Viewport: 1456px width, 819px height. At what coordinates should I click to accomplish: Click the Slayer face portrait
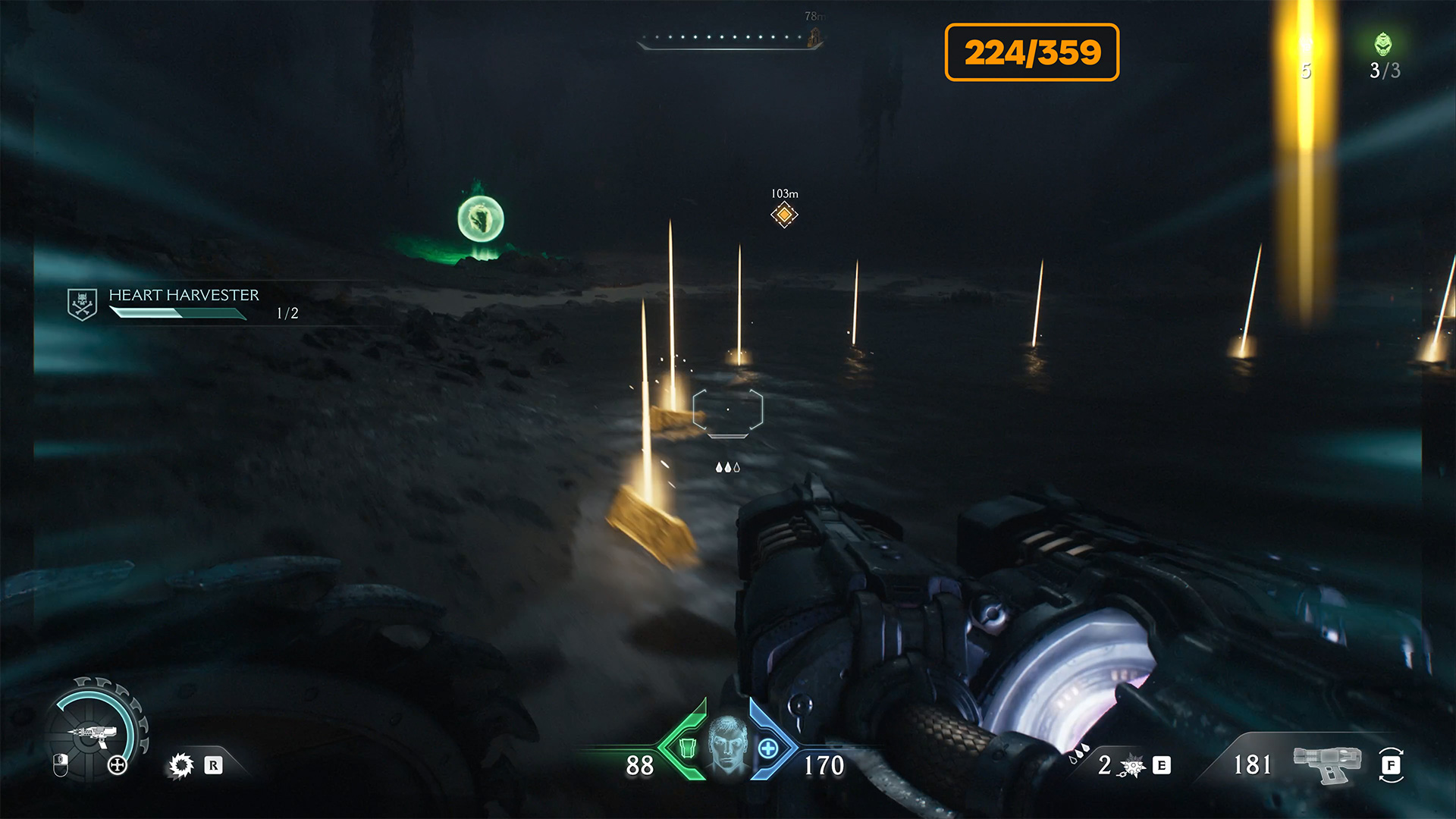pyautogui.click(x=727, y=745)
